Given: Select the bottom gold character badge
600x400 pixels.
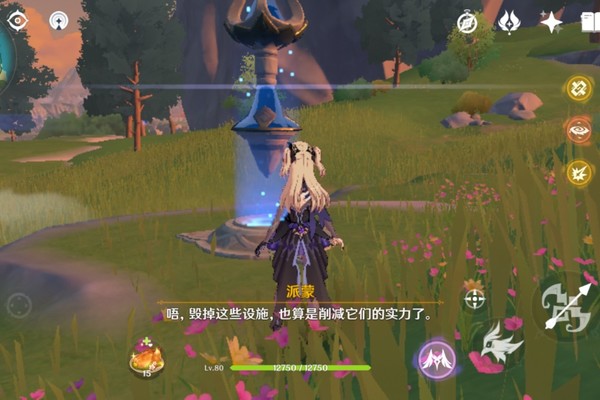Looking at the screenshot, I should click(x=580, y=172).
